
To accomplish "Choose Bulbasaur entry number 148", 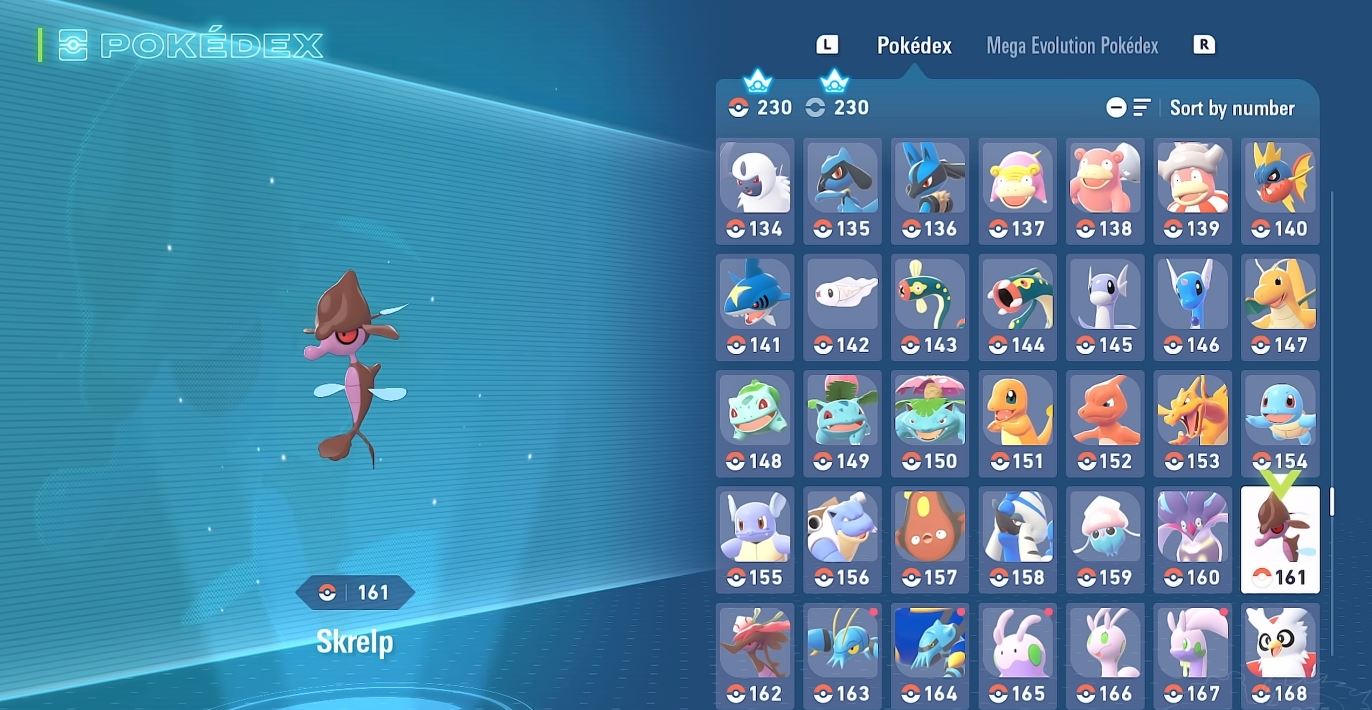I will tap(755, 423).
